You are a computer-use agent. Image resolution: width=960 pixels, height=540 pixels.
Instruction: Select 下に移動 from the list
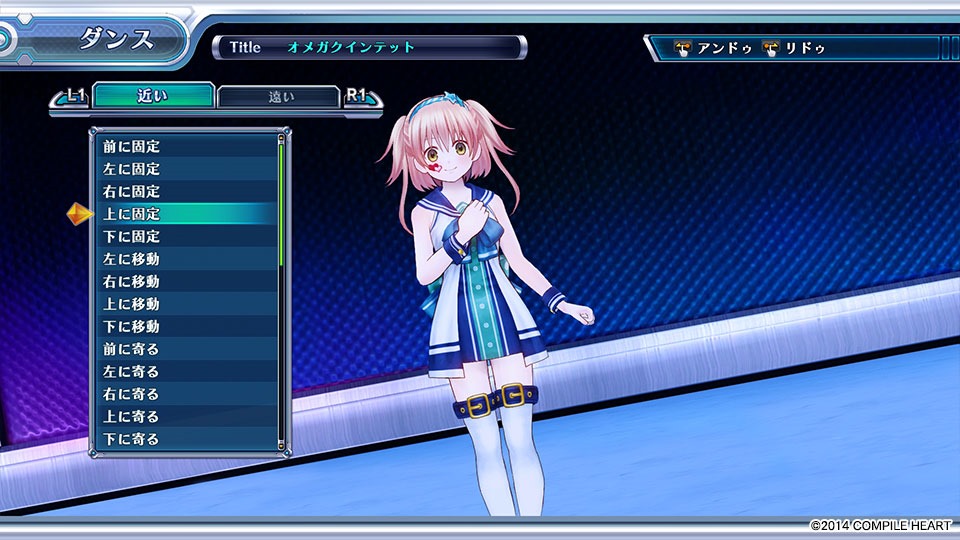(x=185, y=327)
